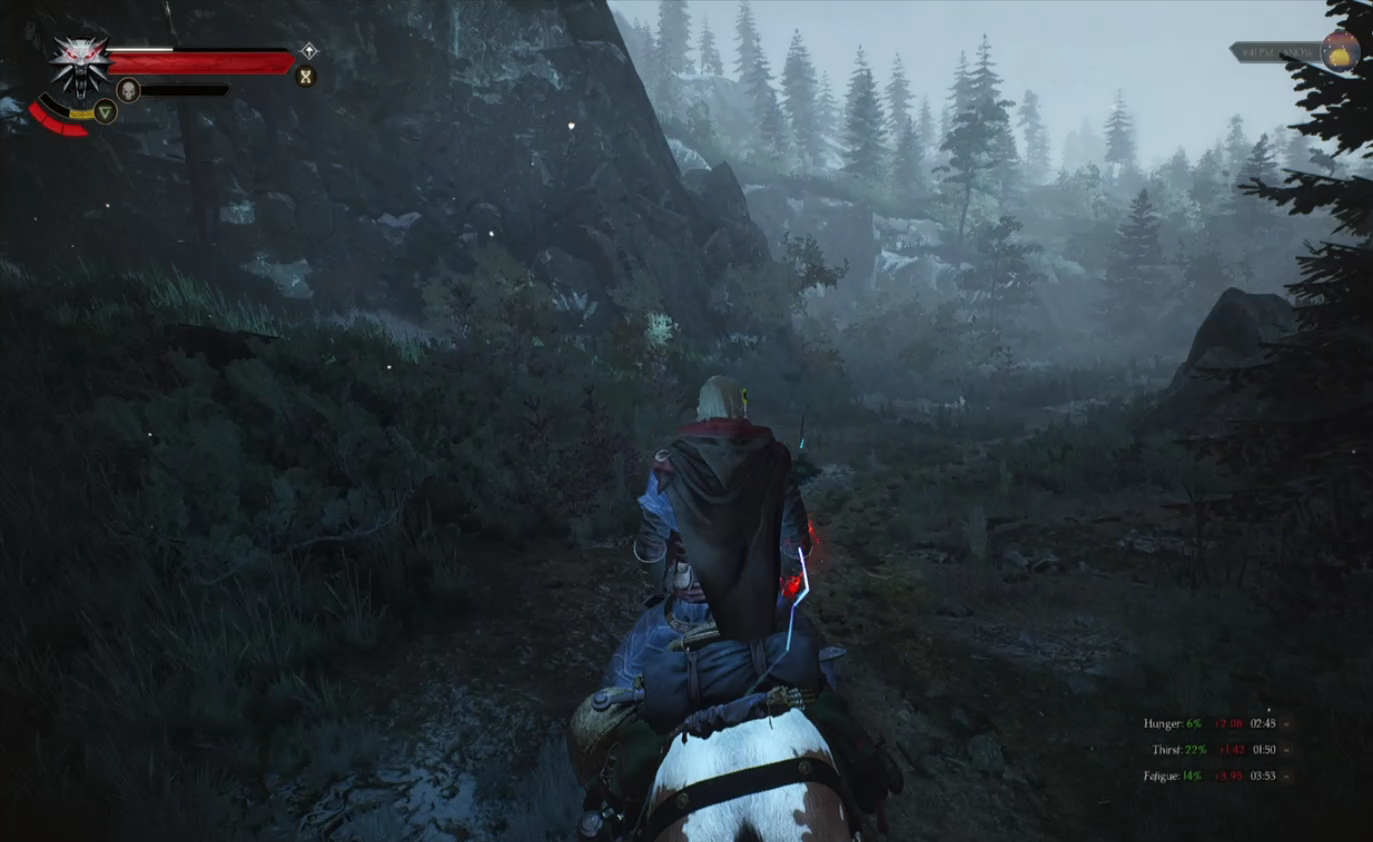Inspect the mushroom buff icon

coord(309,51)
